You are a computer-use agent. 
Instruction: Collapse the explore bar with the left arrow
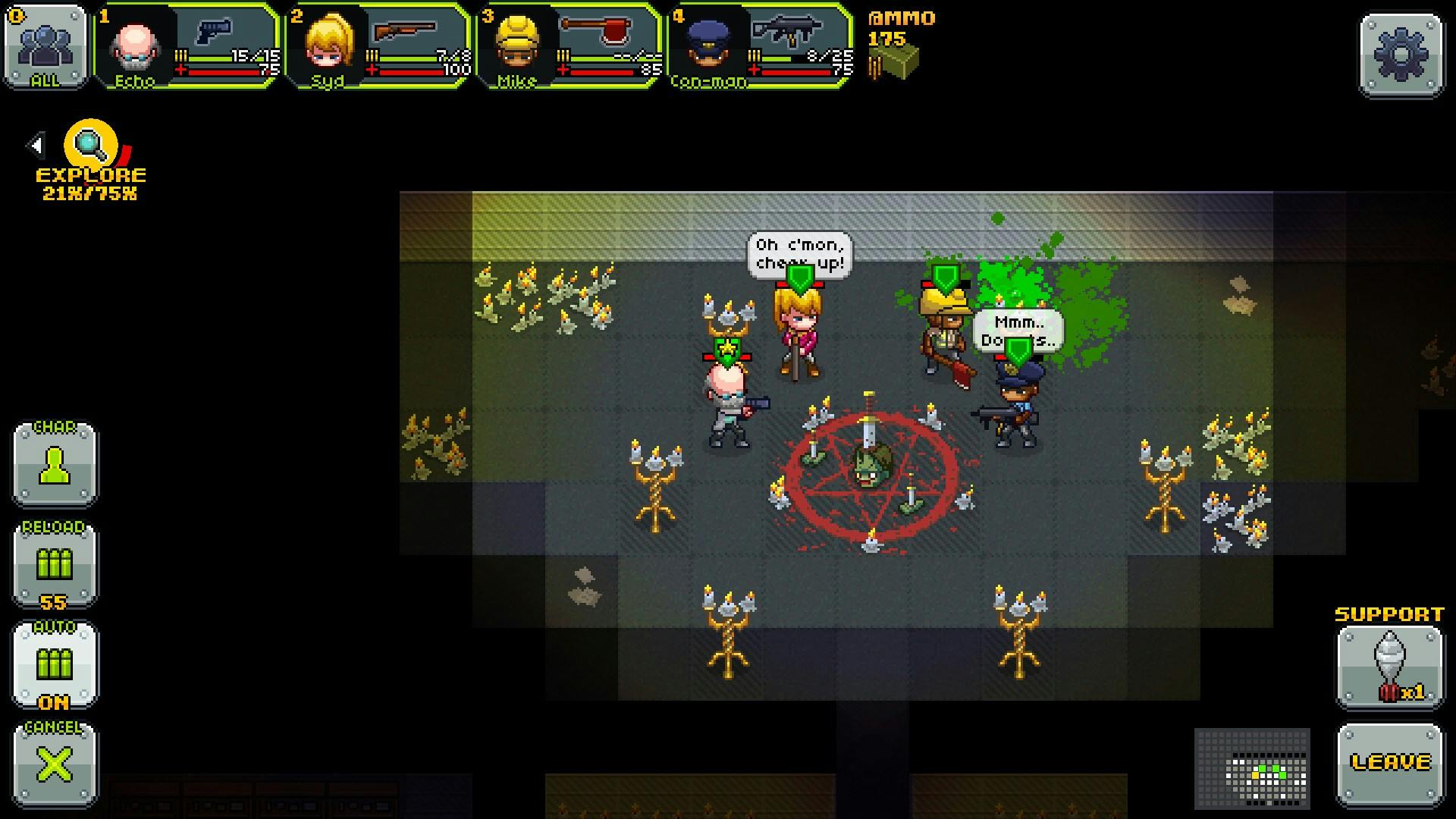point(34,144)
